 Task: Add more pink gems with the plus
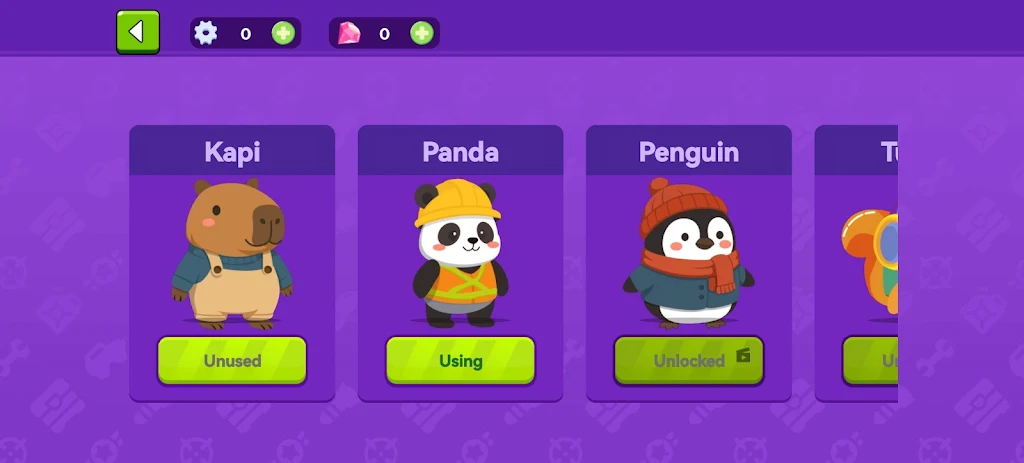[422, 33]
